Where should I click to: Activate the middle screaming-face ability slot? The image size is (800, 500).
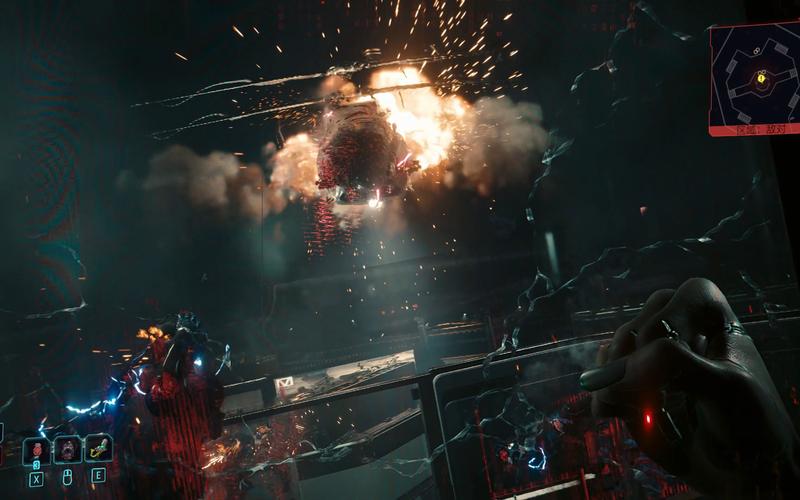[x=68, y=450]
